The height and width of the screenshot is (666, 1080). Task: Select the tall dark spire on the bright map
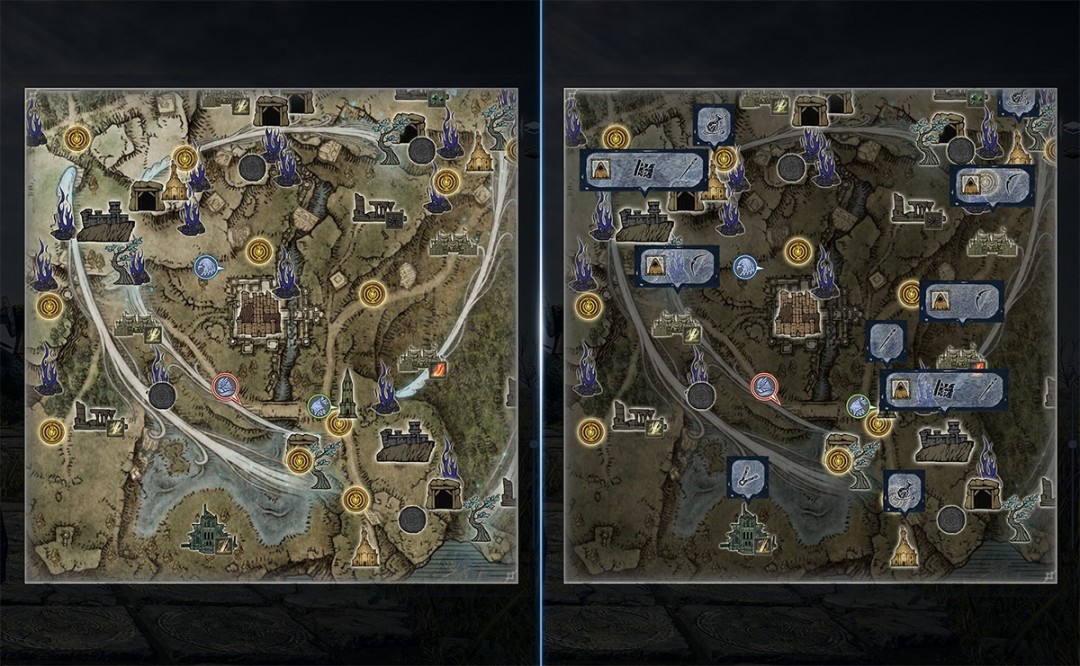click(346, 394)
